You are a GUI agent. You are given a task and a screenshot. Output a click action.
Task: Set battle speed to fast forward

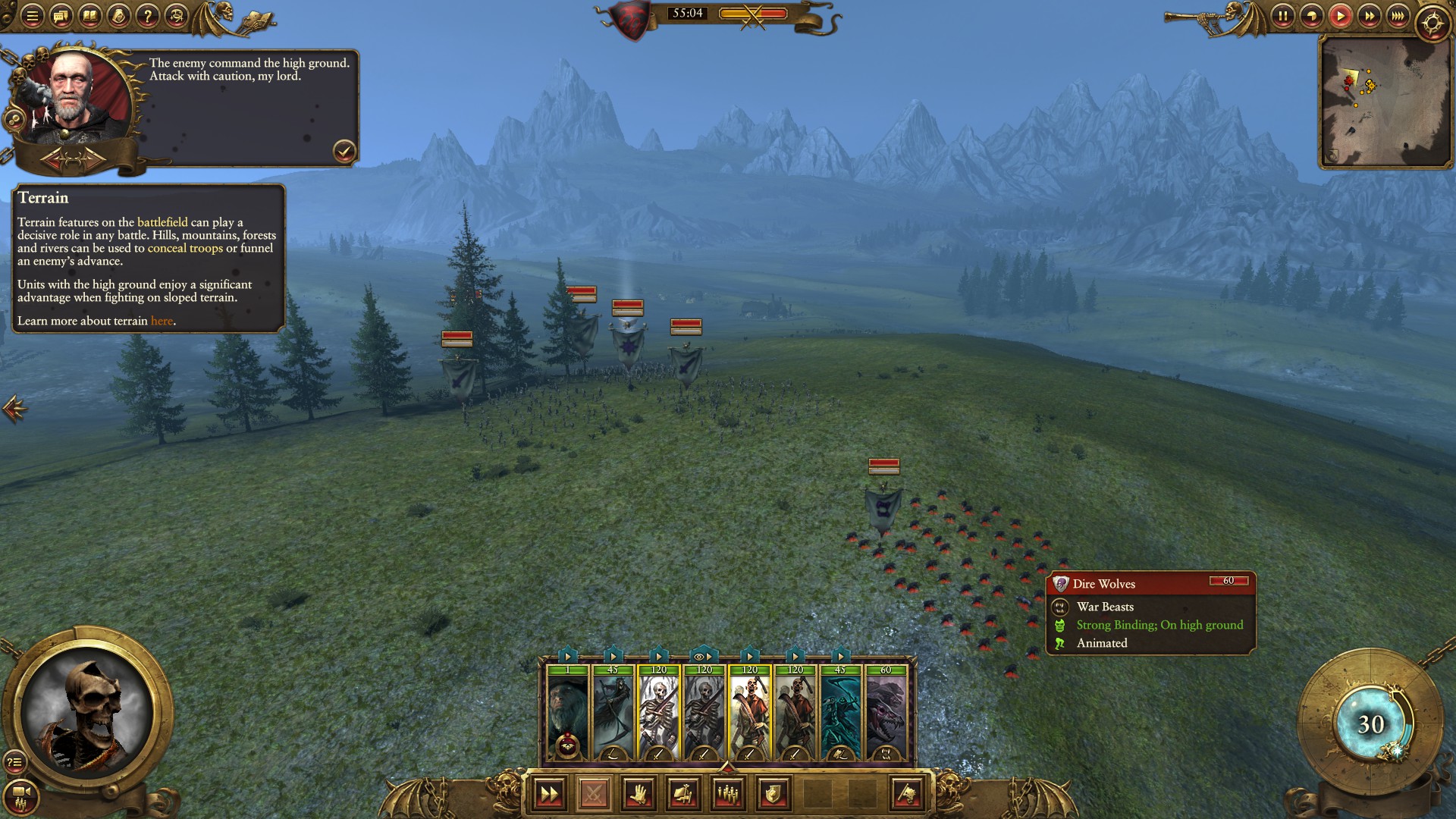tap(1369, 16)
